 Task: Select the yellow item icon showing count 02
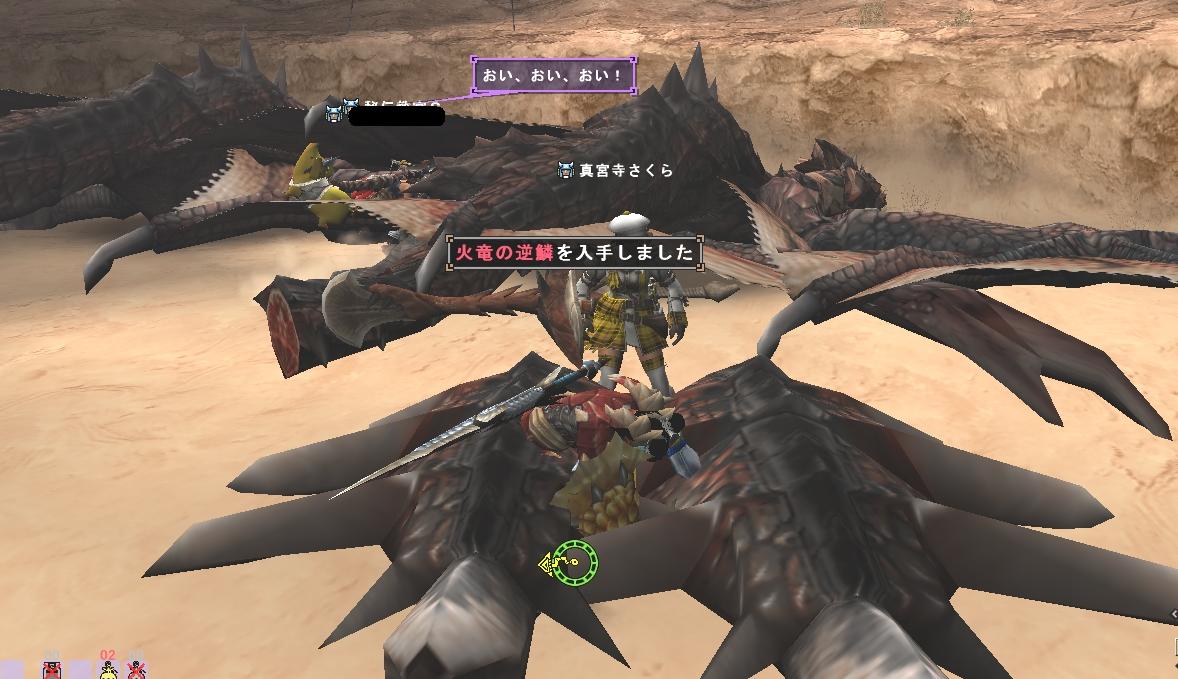[107, 669]
